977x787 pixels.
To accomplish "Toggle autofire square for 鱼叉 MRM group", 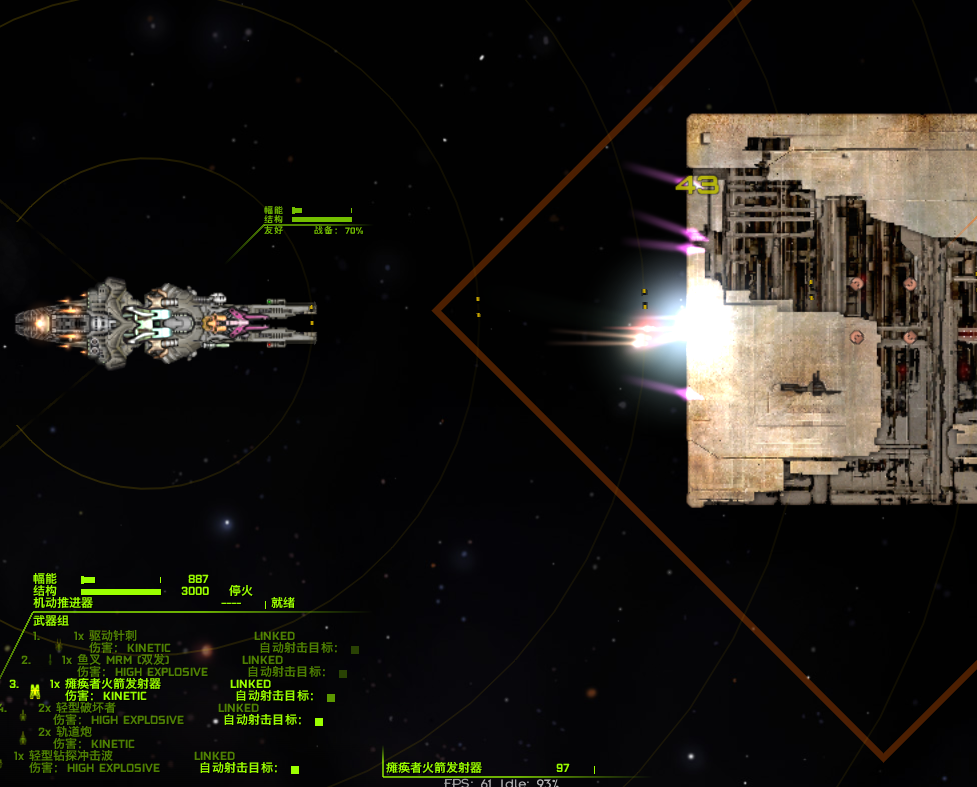I will (343, 673).
